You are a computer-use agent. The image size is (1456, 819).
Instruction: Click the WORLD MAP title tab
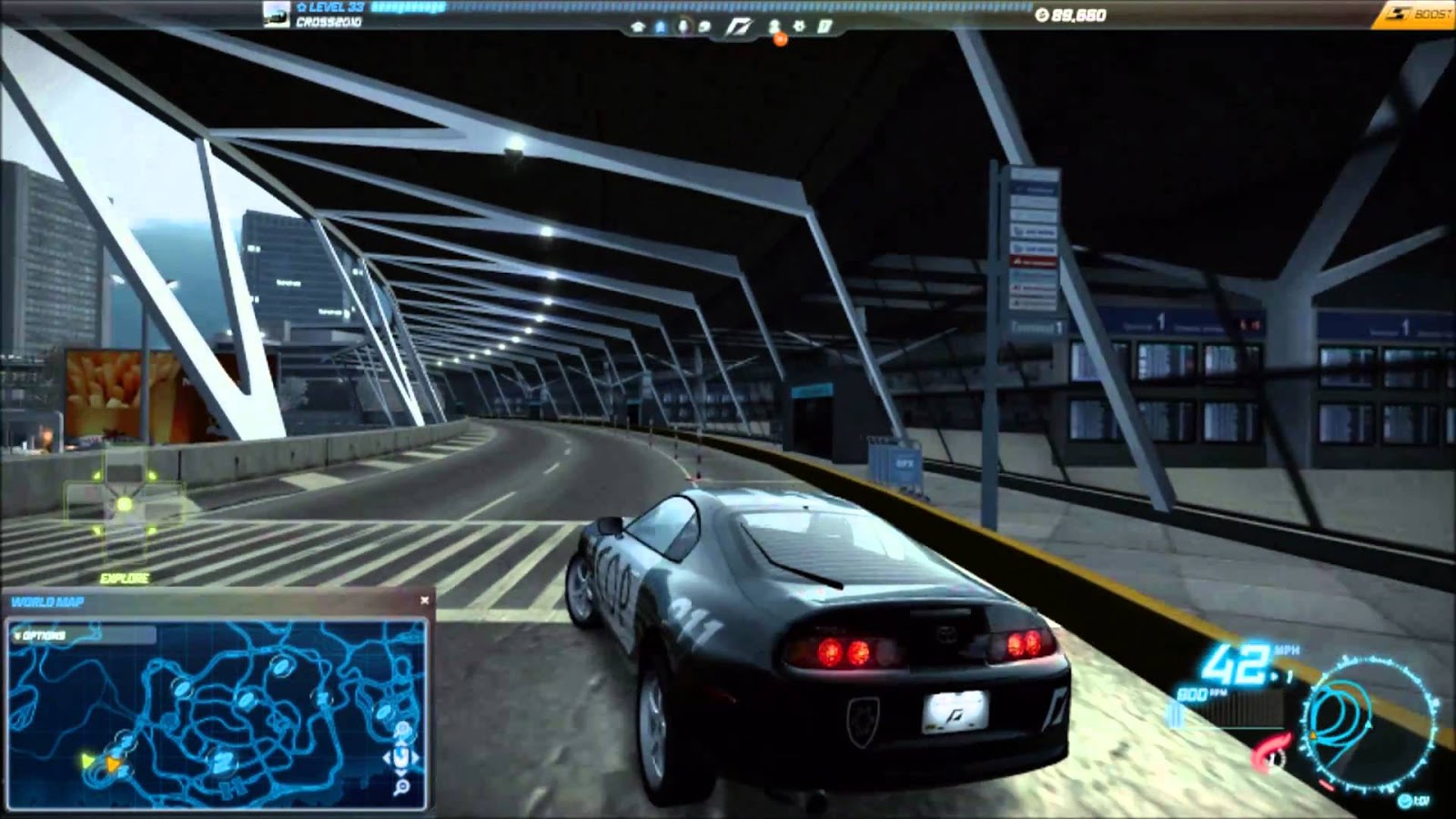point(47,600)
